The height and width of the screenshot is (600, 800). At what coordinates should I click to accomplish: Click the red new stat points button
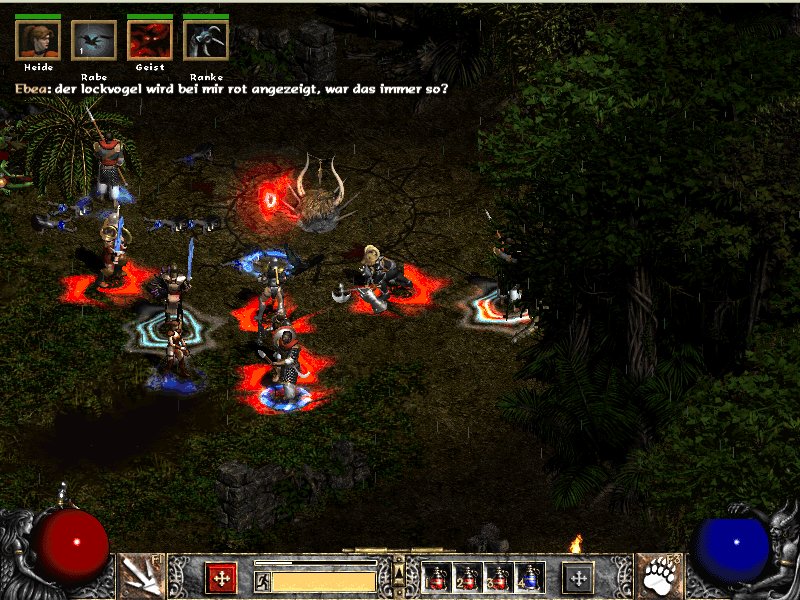pos(221,577)
